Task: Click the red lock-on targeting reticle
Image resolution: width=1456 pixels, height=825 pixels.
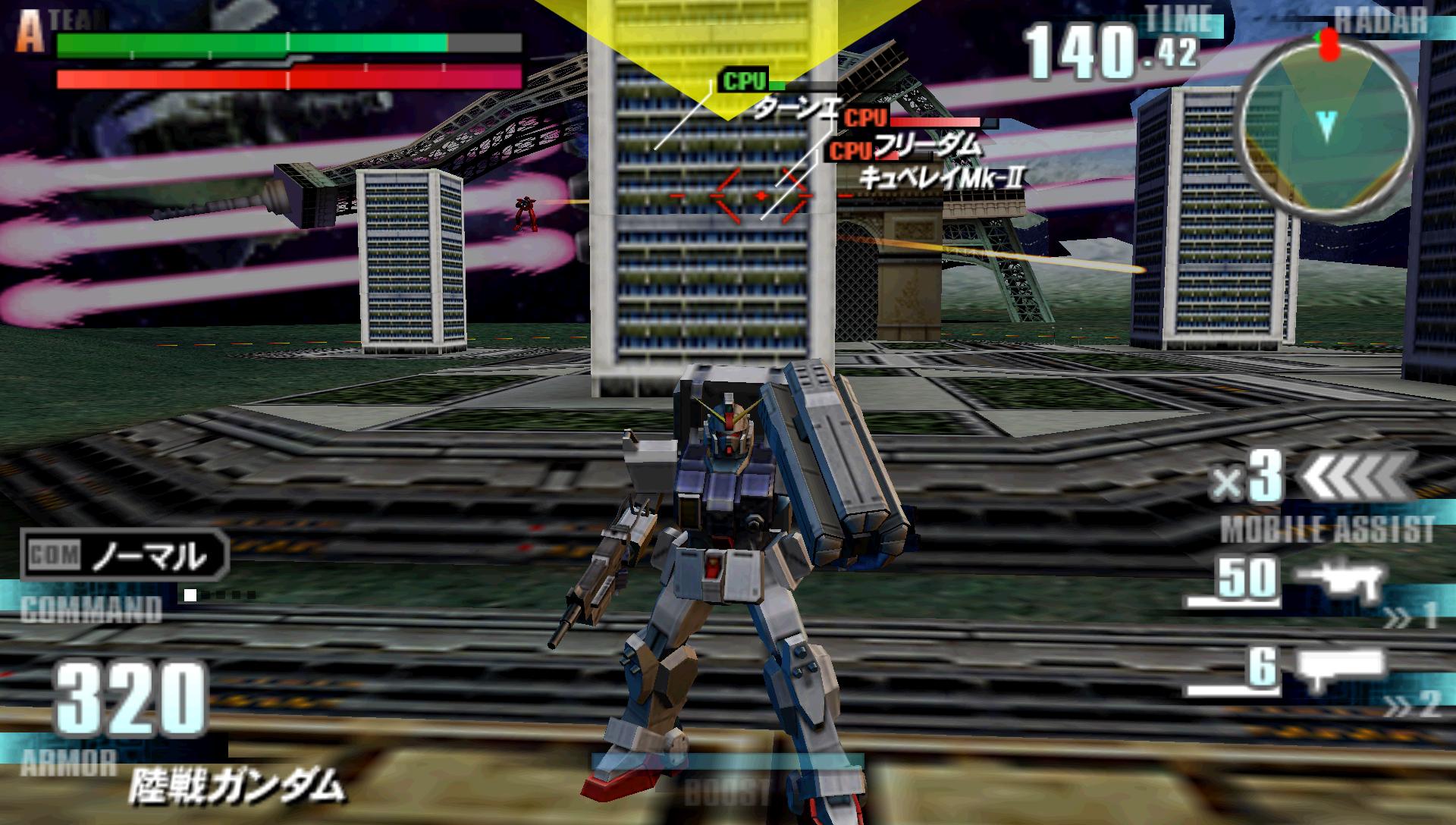Action: click(761, 196)
